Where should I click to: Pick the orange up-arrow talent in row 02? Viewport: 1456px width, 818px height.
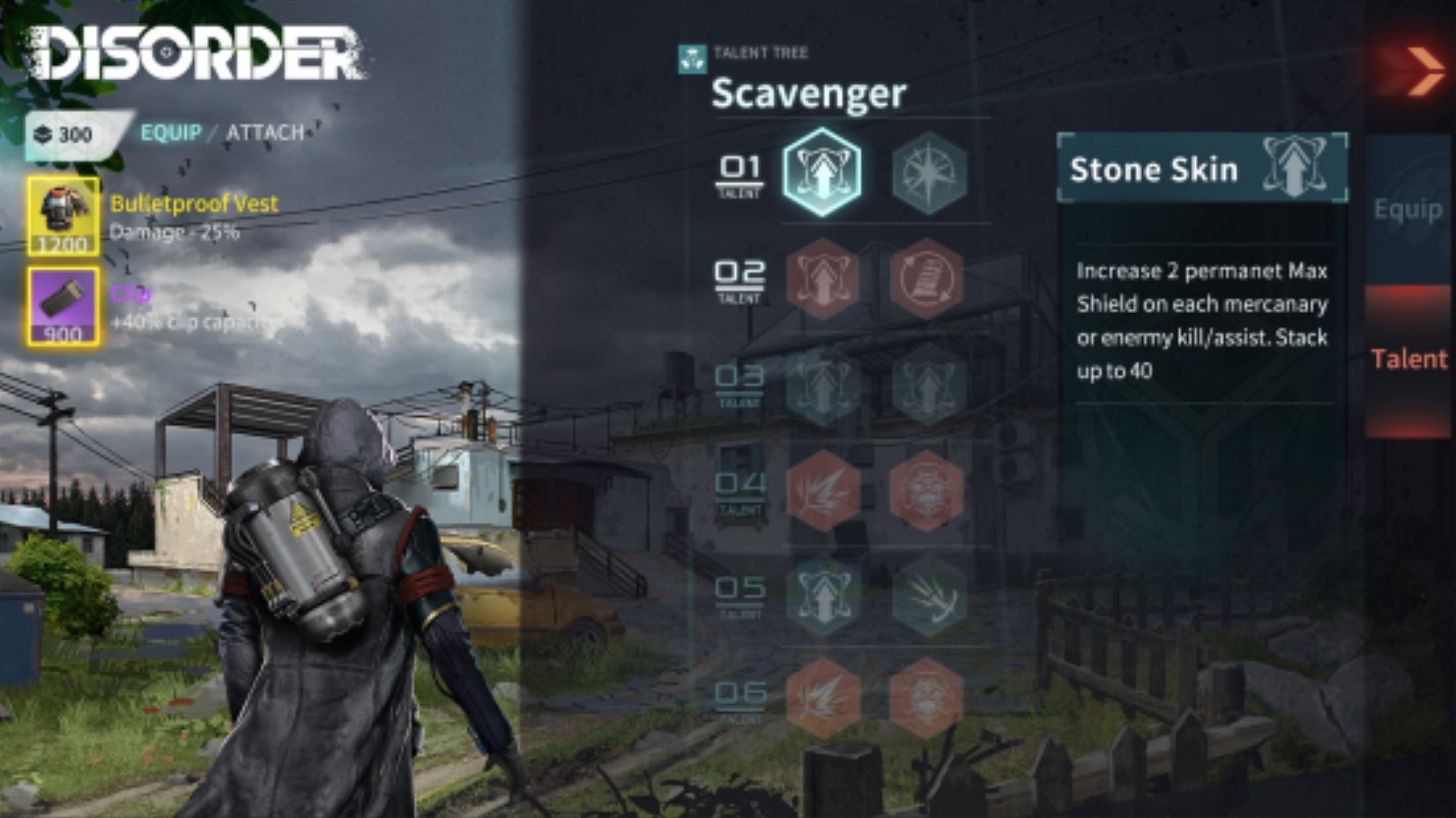[821, 279]
